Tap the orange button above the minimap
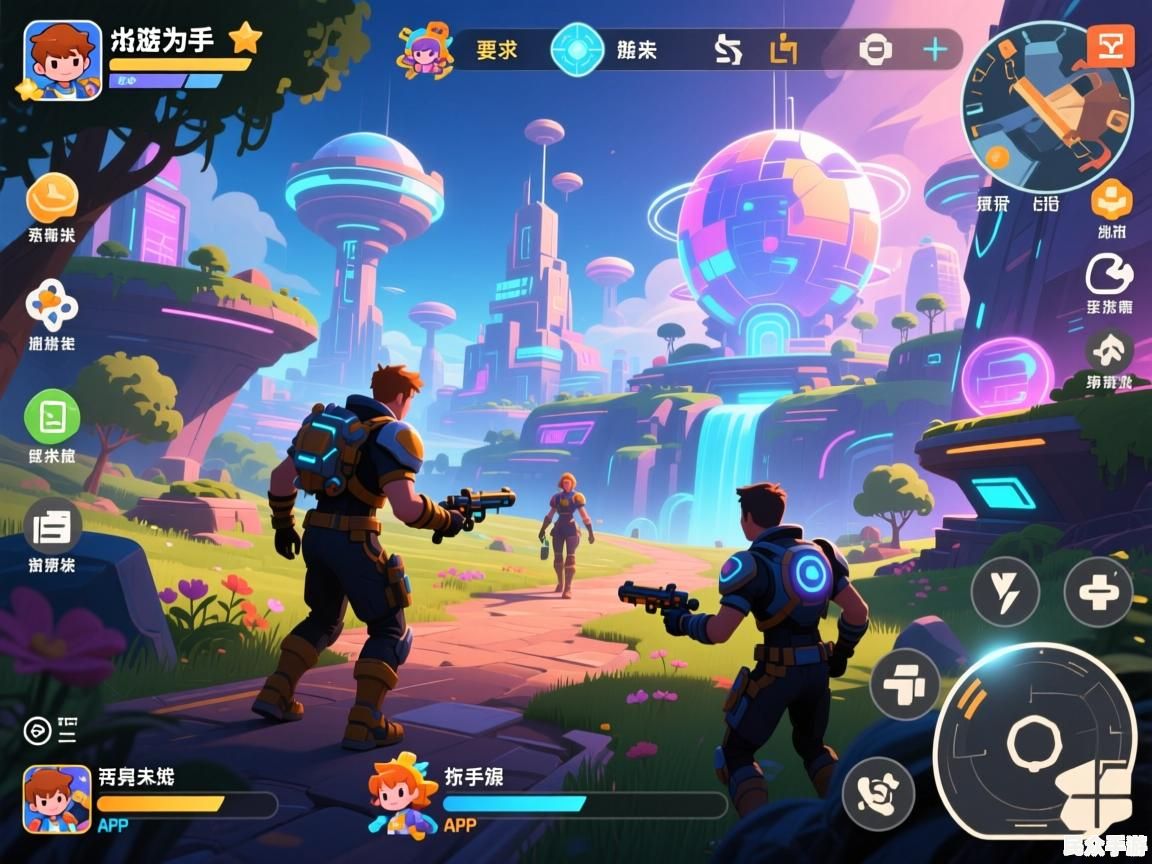 pos(1110,45)
